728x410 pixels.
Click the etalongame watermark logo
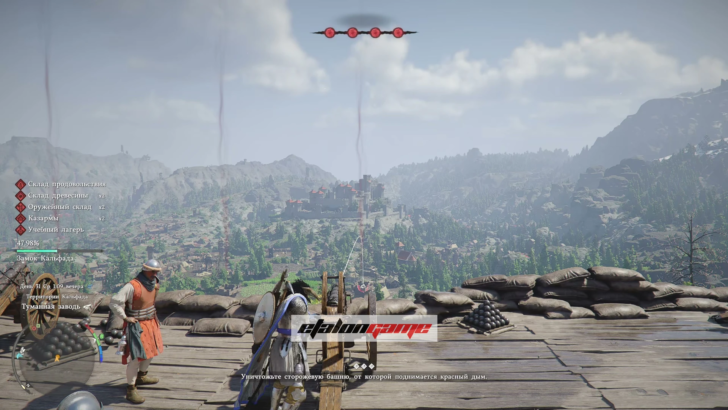coord(363,329)
